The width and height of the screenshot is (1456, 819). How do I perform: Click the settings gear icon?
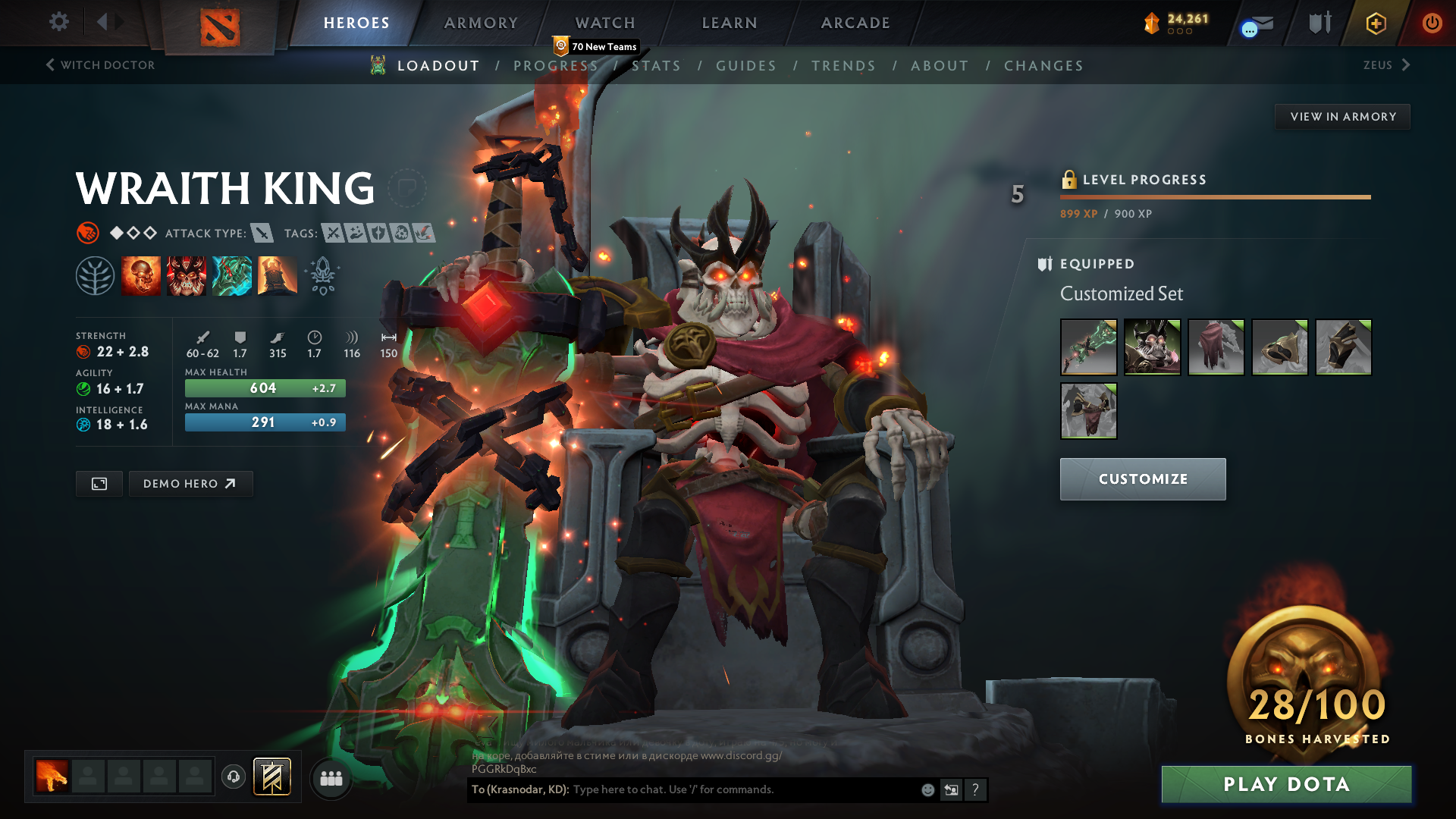tap(58, 22)
